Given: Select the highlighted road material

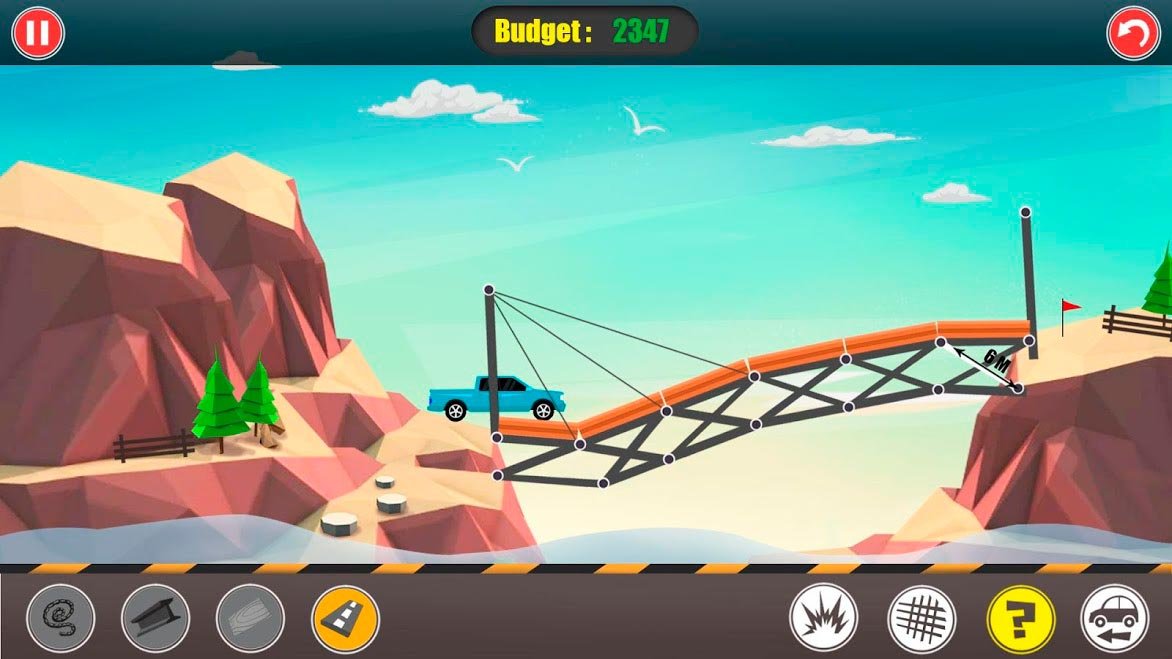Looking at the screenshot, I should click(x=345, y=618).
